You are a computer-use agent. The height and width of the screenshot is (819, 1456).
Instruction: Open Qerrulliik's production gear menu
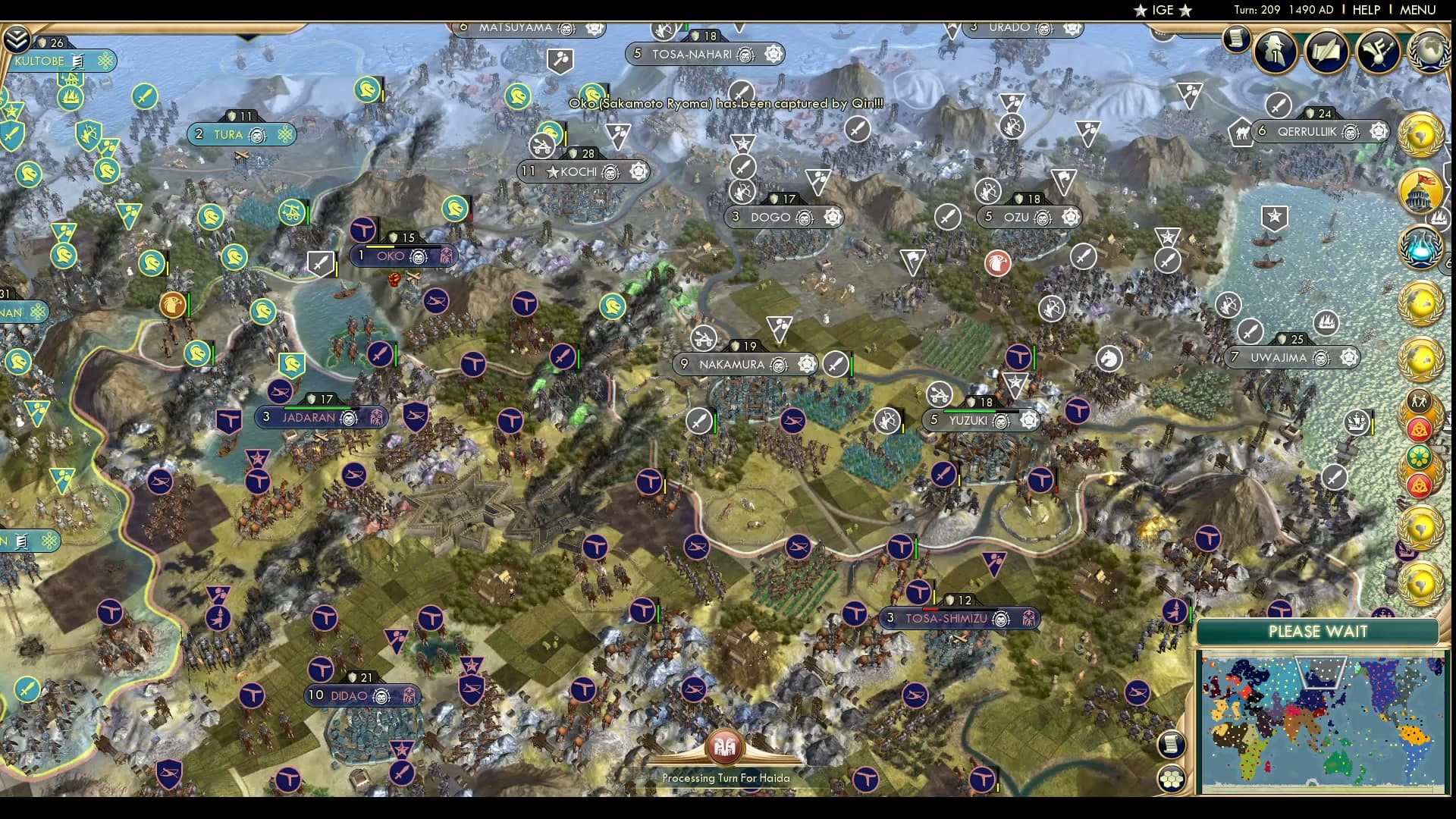(x=1379, y=132)
